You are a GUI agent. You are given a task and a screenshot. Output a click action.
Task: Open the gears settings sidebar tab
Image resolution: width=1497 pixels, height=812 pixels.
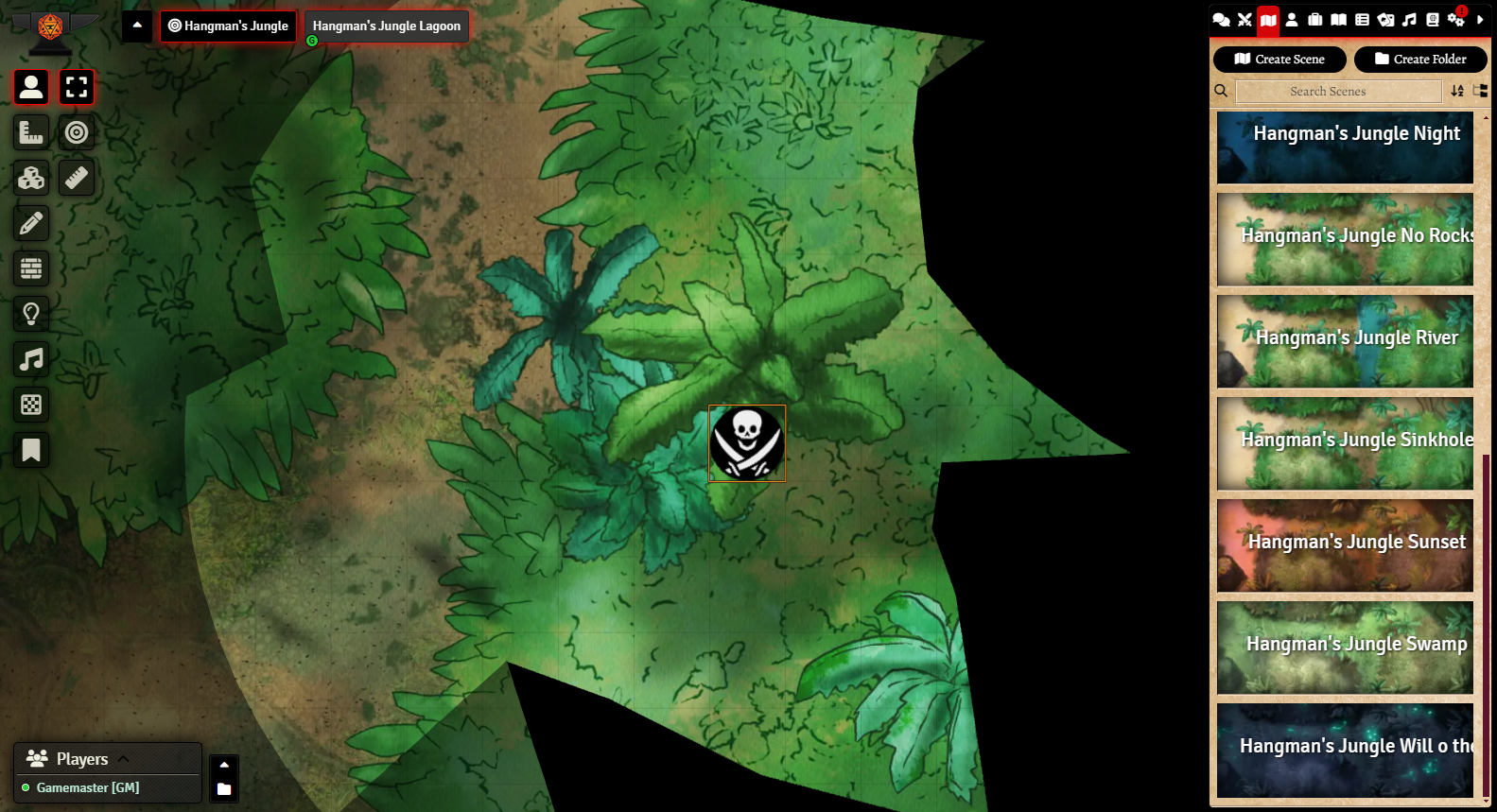tap(1455, 20)
